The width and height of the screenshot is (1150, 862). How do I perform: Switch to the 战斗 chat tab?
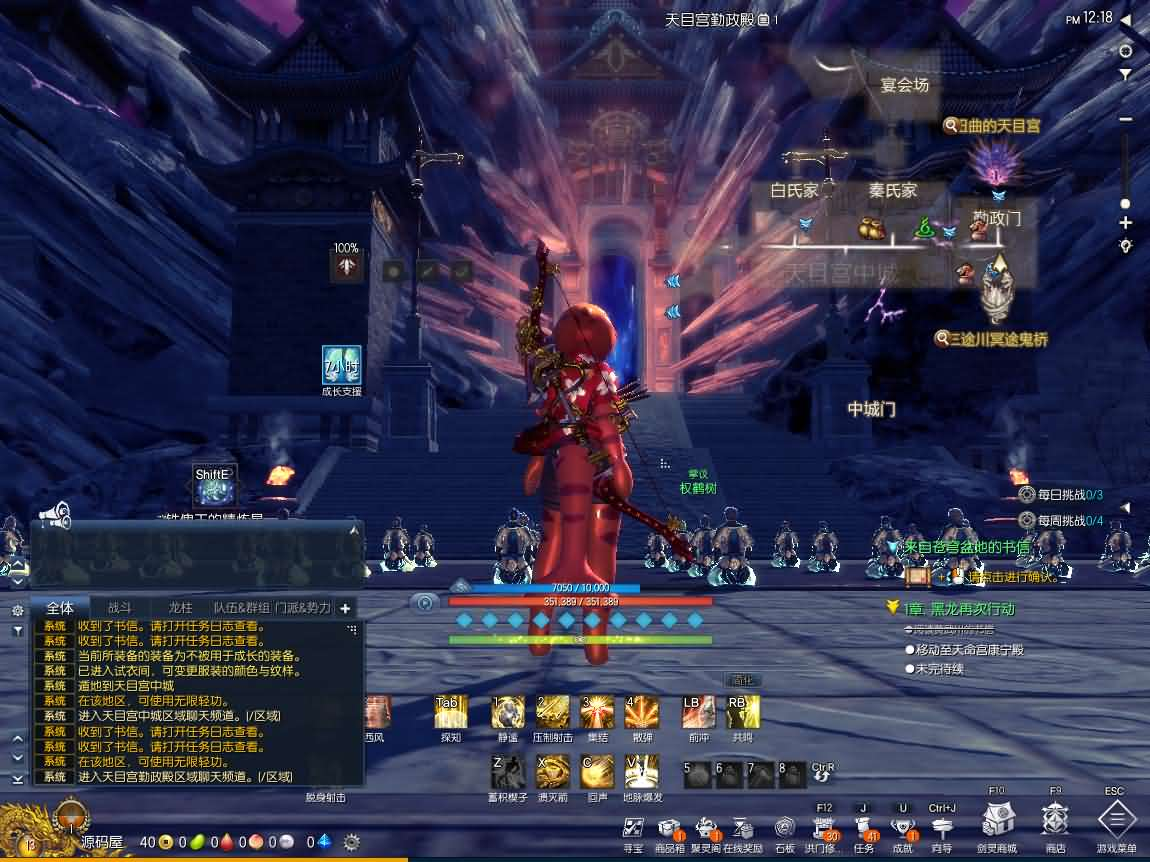tap(120, 607)
